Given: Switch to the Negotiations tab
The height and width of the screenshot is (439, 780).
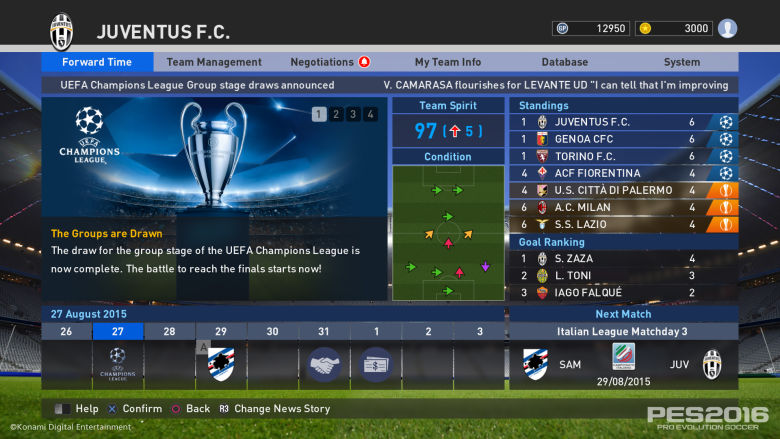Looking at the screenshot, I should 329,62.
